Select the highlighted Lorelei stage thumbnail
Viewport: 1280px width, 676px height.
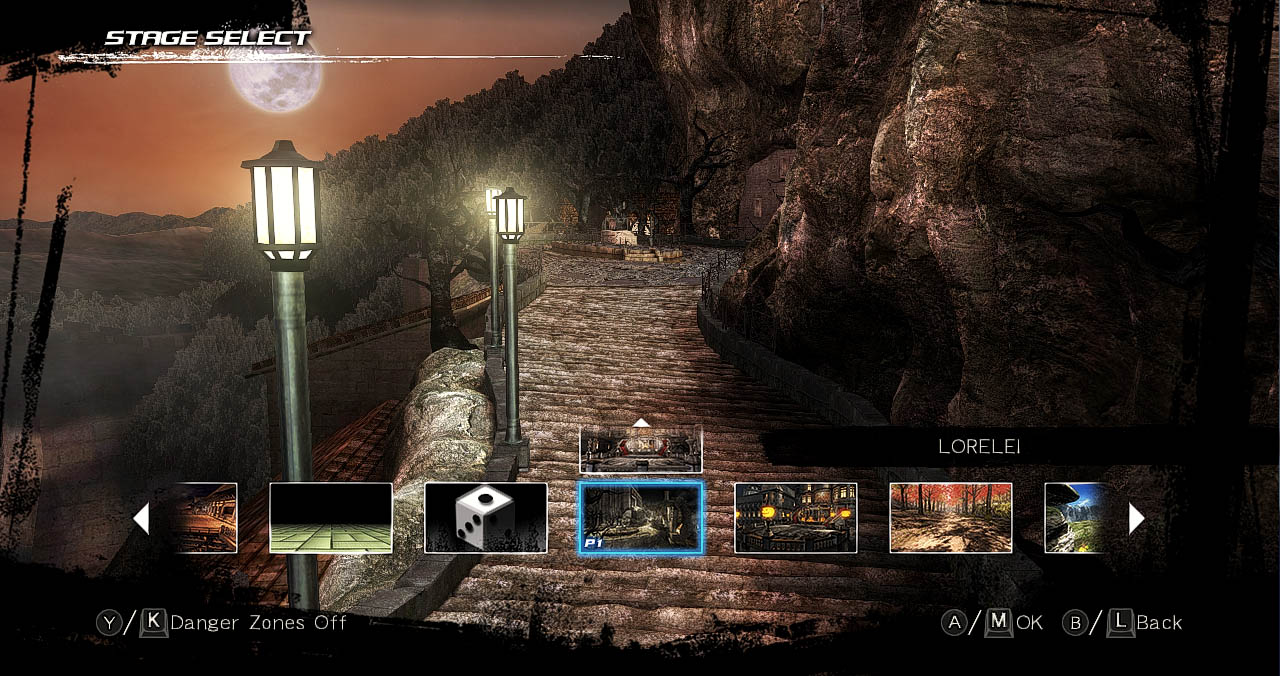click(641, 517)
